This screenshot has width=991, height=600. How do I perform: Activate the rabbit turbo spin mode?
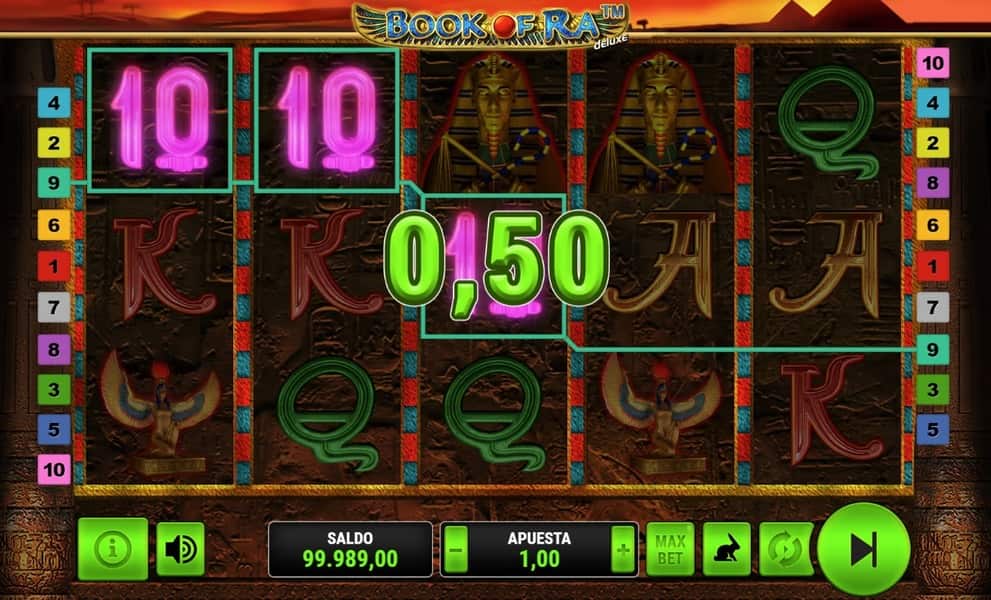click(727, 549)
